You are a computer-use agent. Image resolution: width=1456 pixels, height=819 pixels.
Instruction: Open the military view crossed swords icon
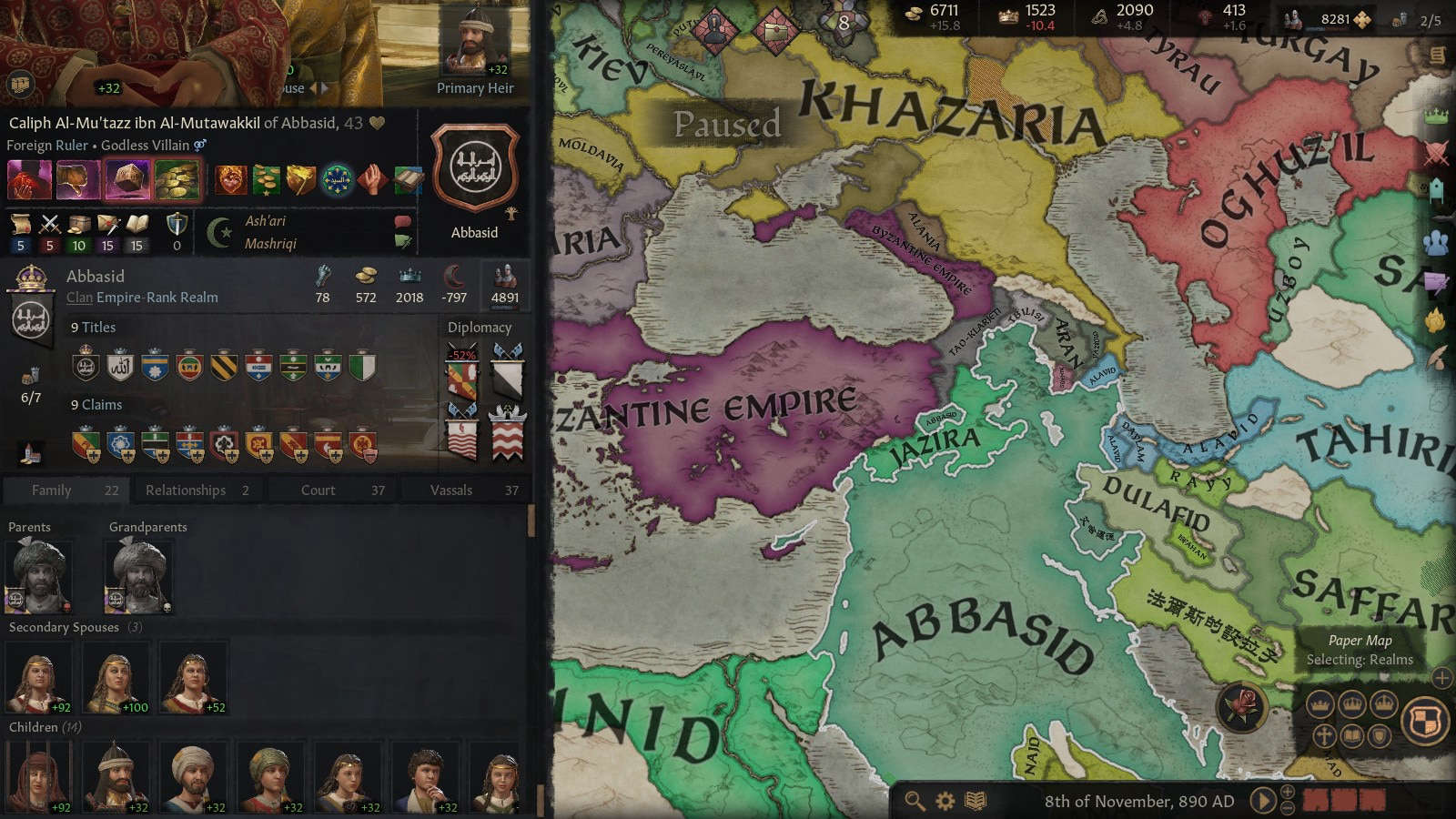[x=1436, y=152]
